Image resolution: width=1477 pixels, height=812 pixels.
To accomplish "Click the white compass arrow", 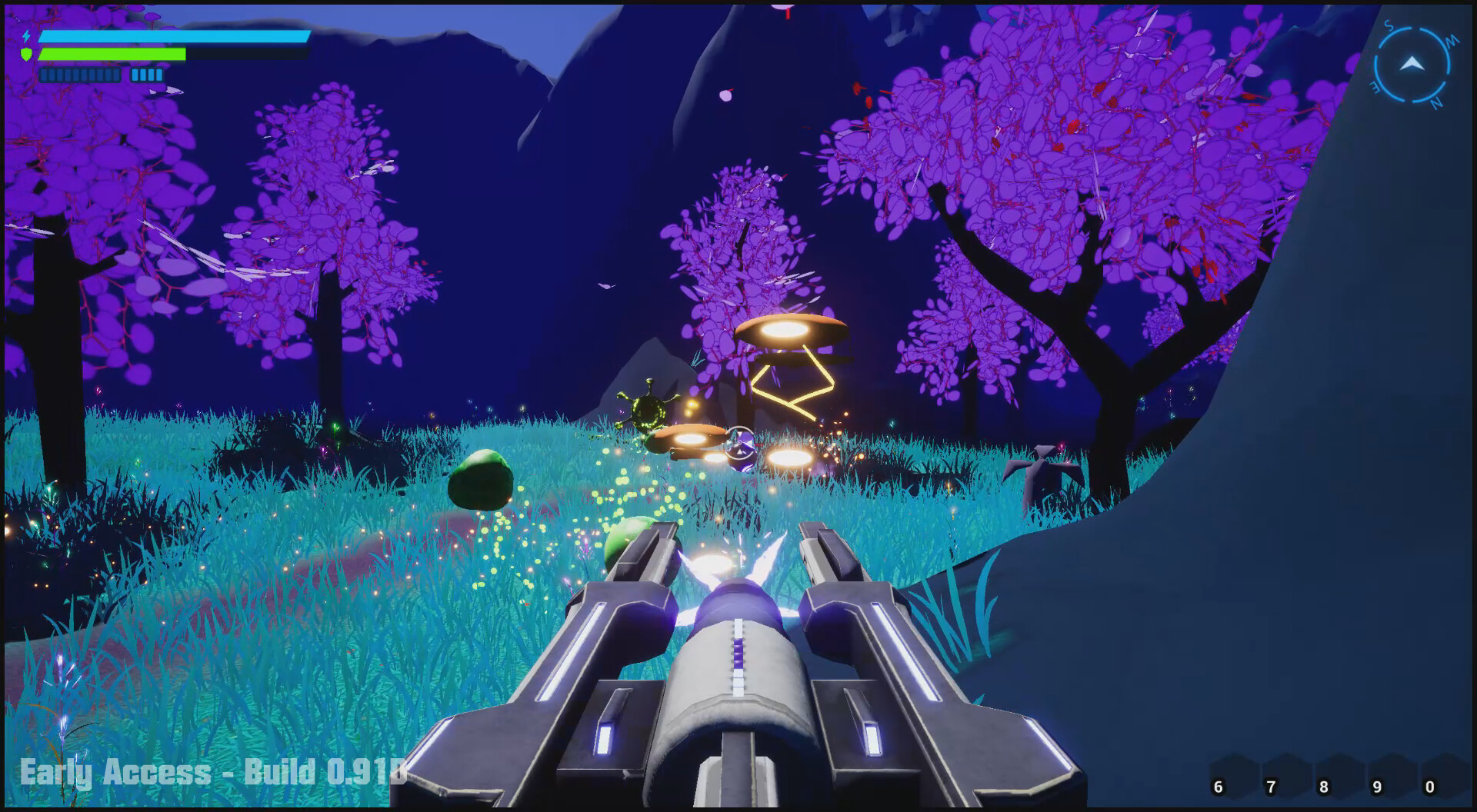I will click(x=1412, y=63).
